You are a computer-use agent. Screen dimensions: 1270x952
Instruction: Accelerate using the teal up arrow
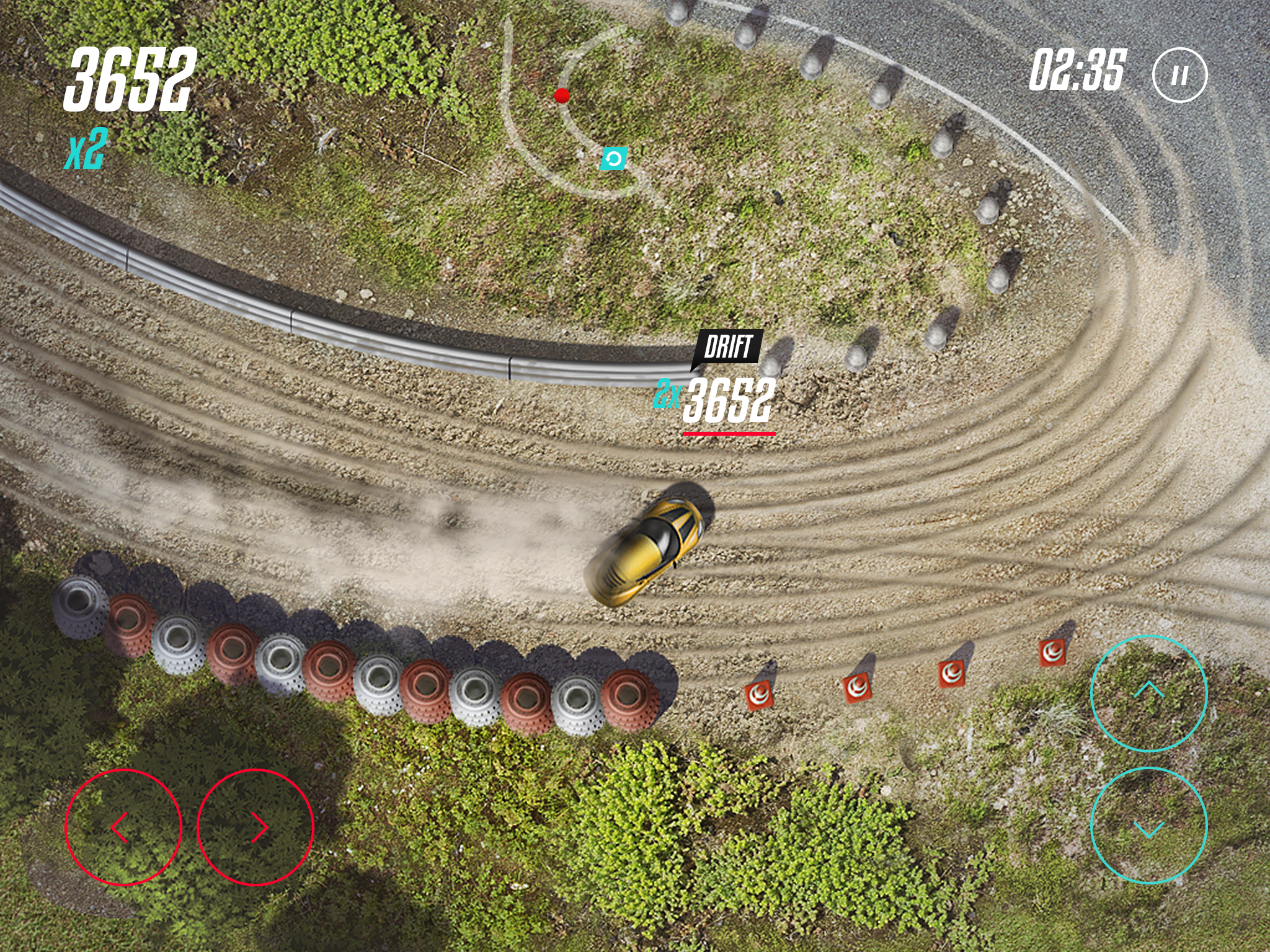click(1148, 693)
